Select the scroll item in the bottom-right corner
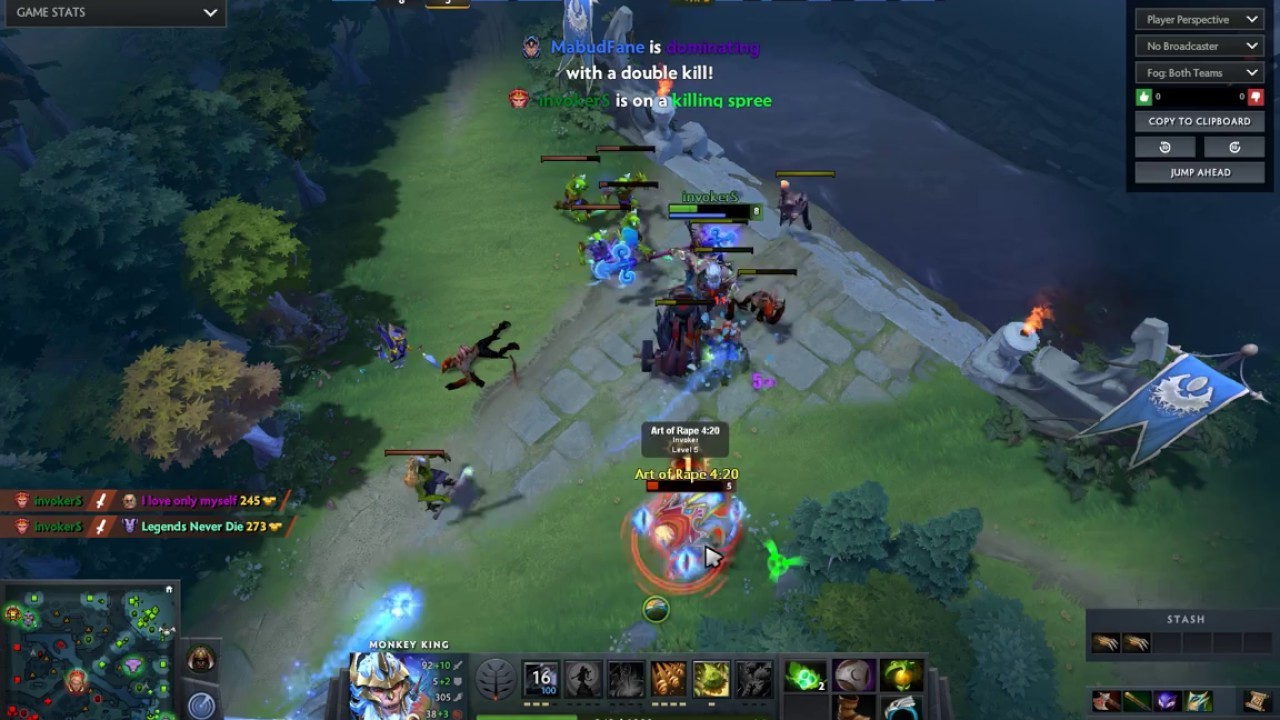This screenshot has width=1280, height=720. [x=1256, y=701]
